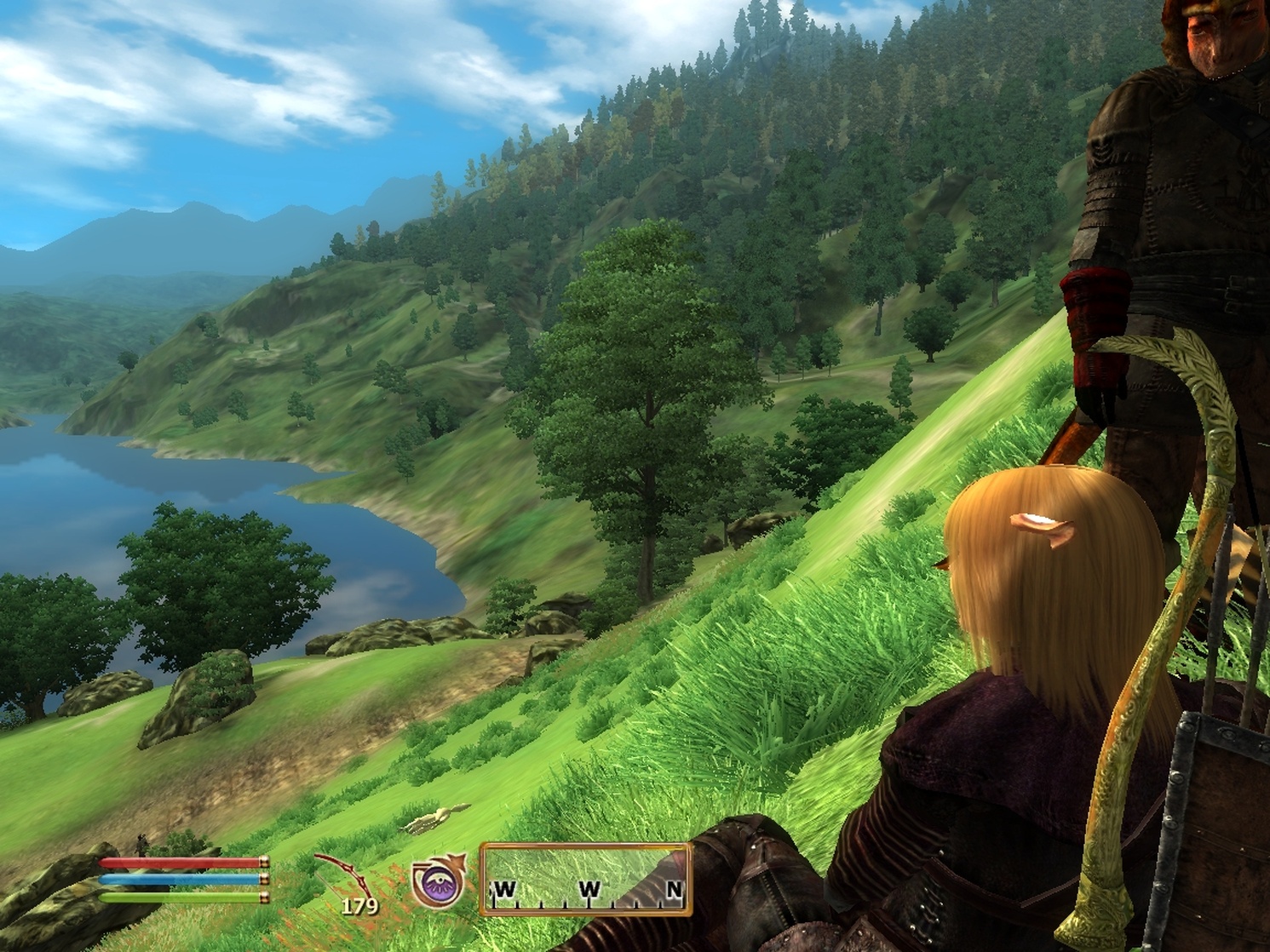
Task: Click the compass direction bar
Action: 586,879
